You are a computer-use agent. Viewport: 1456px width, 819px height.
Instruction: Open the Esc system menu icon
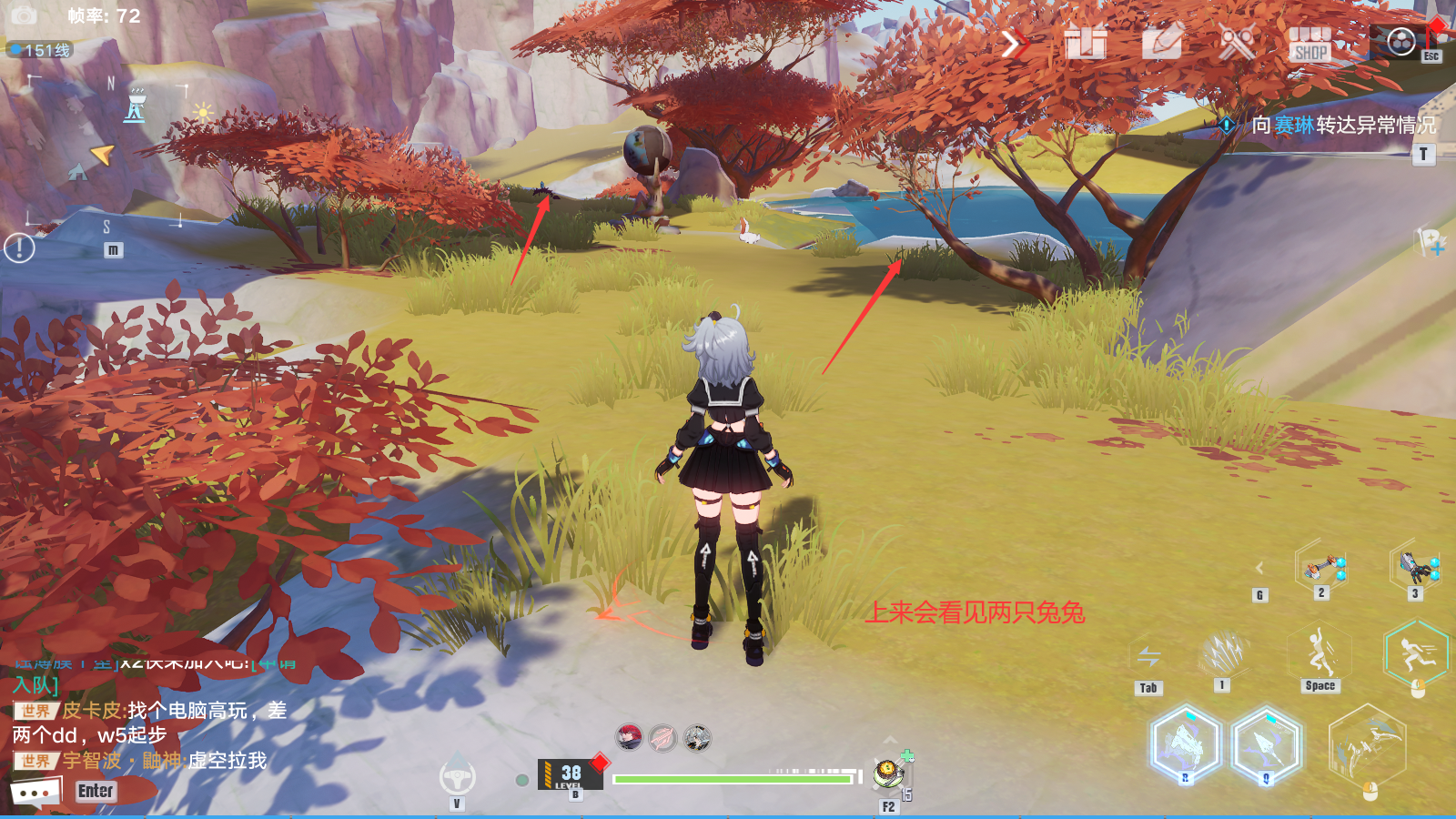(1401, 41)
